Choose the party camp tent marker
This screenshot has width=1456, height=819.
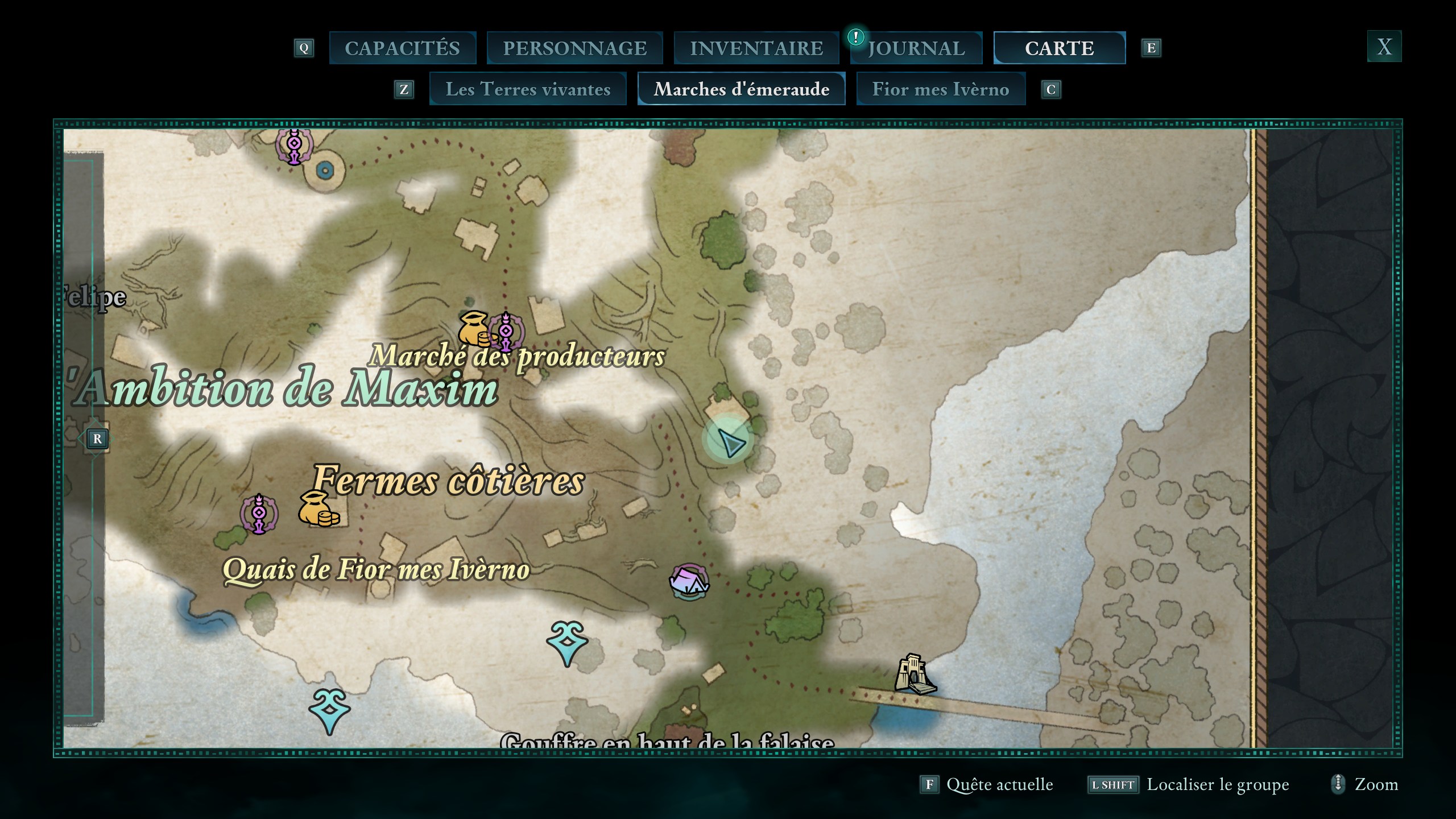click(x=689, y=582)
